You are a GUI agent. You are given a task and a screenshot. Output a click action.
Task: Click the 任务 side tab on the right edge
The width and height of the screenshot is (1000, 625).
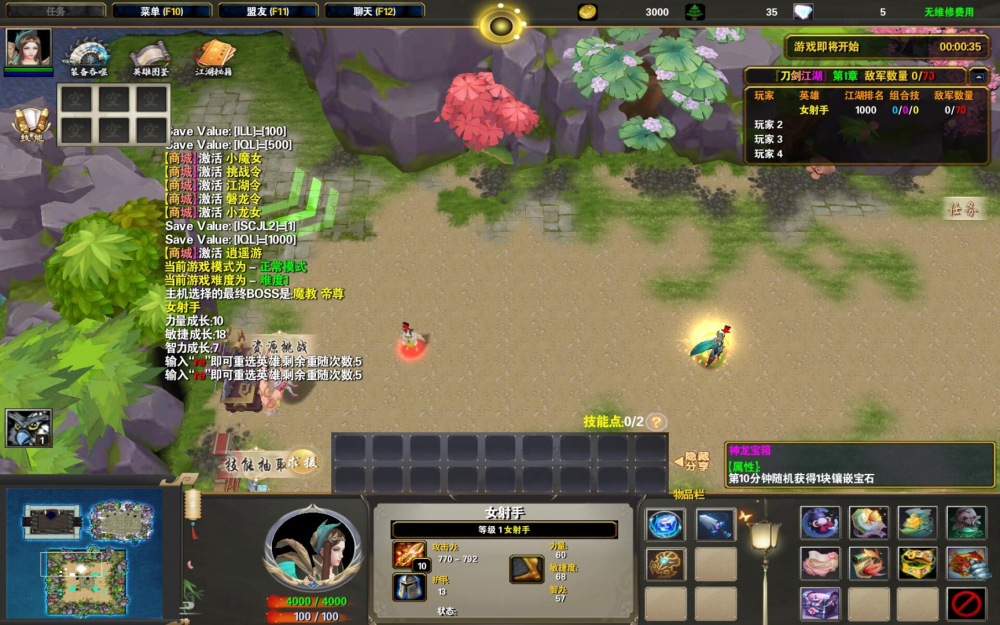(964, 209)
